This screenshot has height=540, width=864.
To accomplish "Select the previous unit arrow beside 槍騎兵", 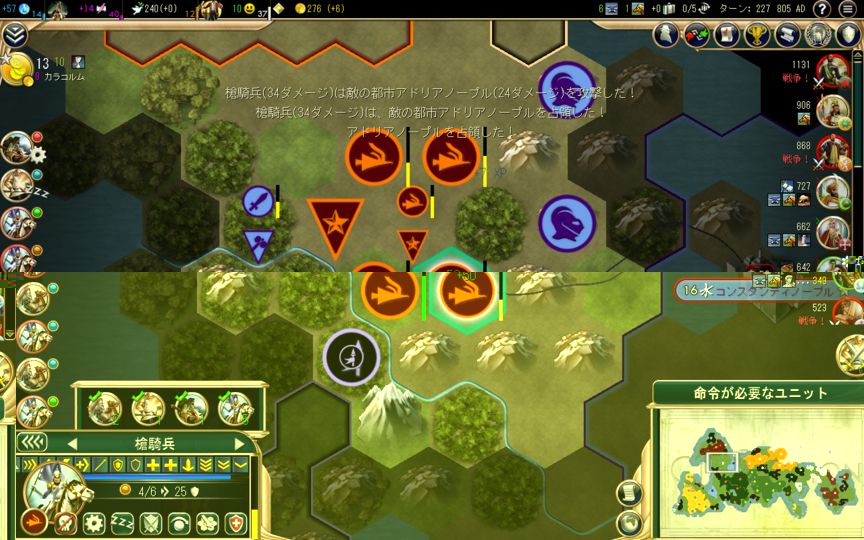I will 71,444.
